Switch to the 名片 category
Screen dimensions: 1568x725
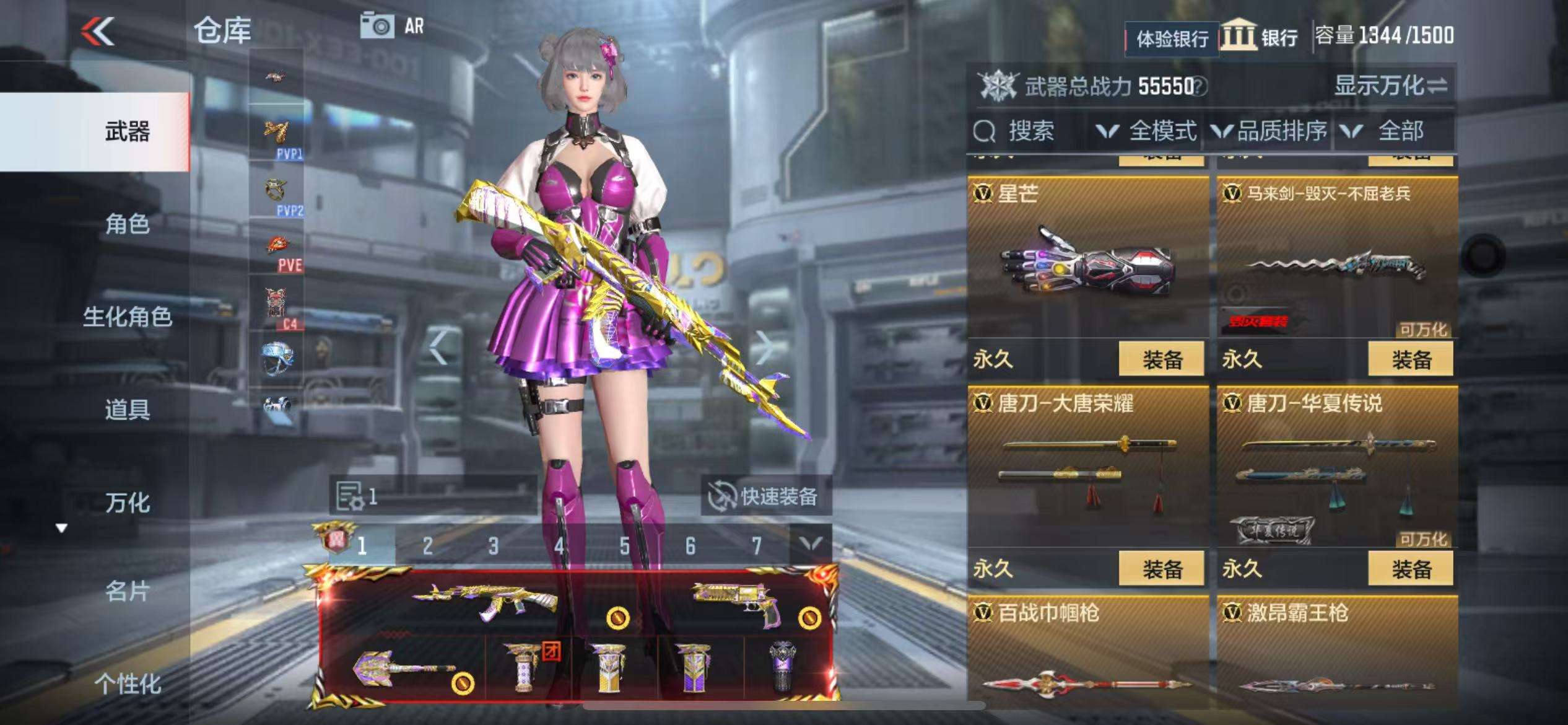click(x=127, y=591)
